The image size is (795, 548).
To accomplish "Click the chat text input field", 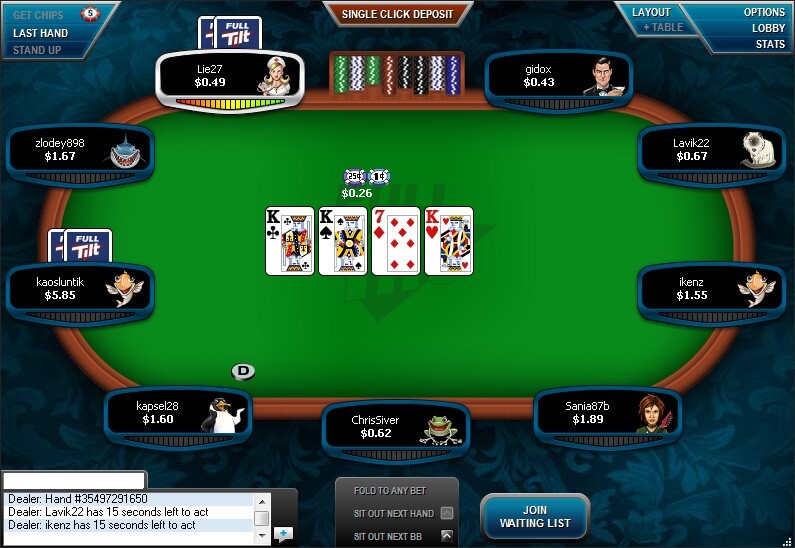I will coord(75,481).
